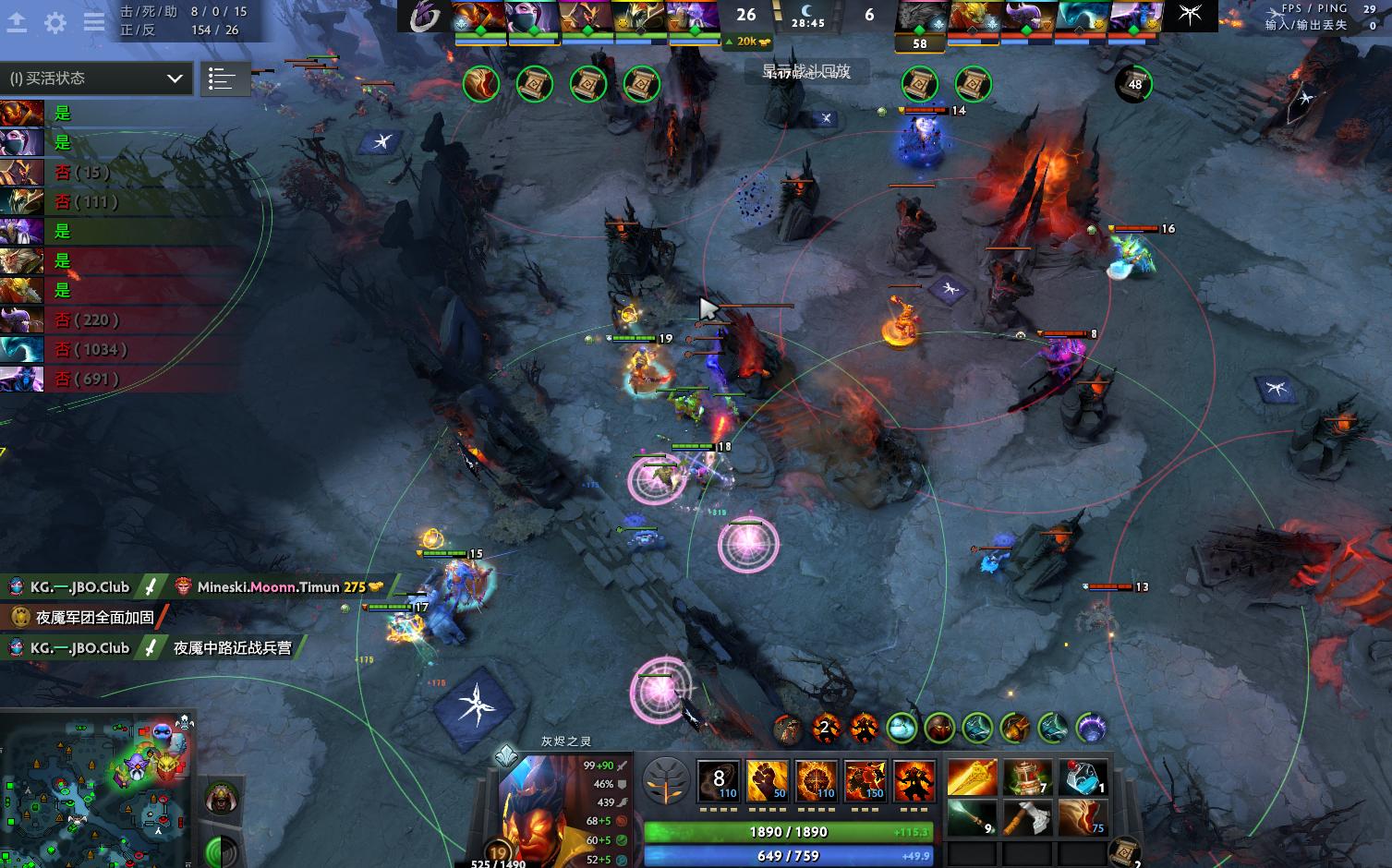1392x868 pixels.
Task: Click the potion item with 1 charge
Action: (x=1083, y=778)
